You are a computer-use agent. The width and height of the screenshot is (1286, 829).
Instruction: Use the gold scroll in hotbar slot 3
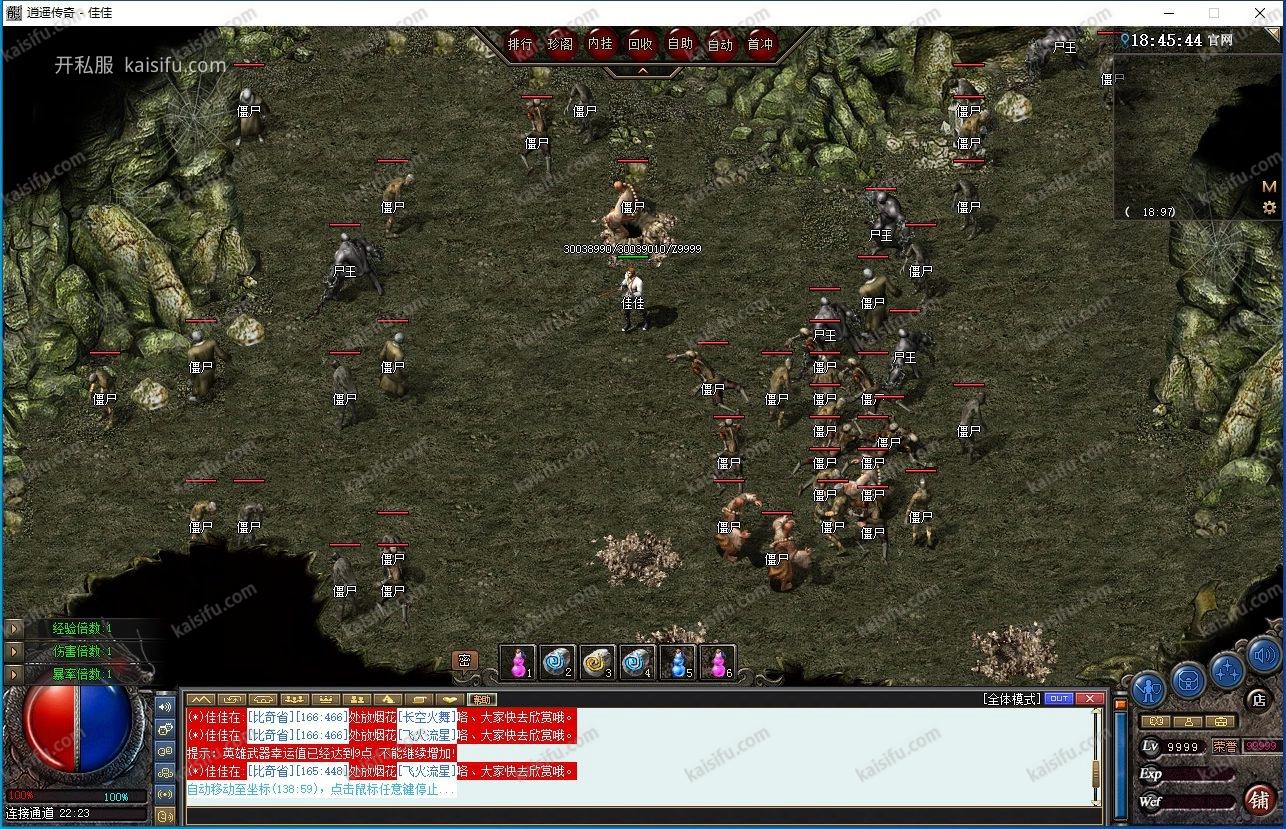point(597,661)
